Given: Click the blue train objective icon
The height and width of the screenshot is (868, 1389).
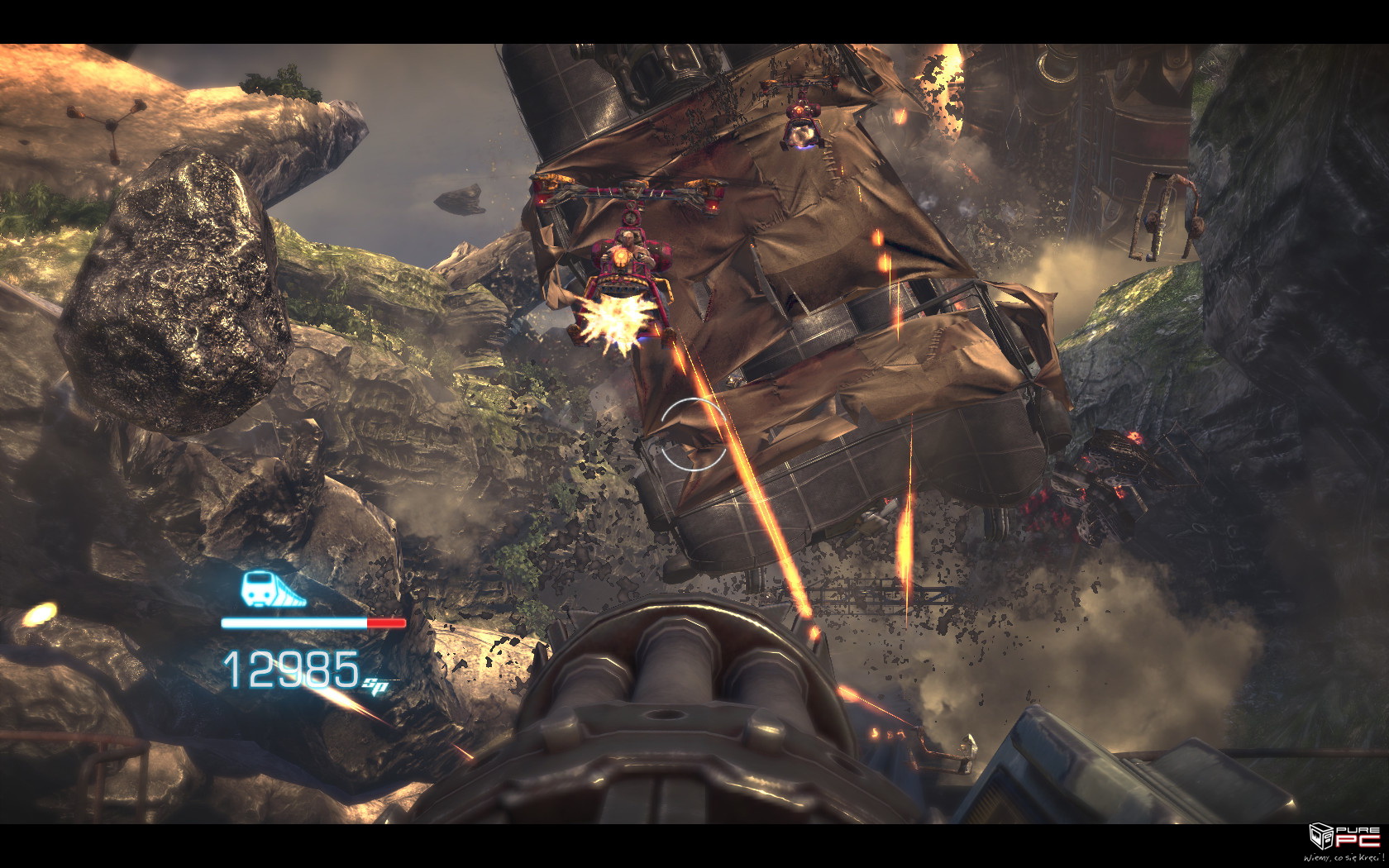Looking at the screenshot, I should tap(272, 589).
